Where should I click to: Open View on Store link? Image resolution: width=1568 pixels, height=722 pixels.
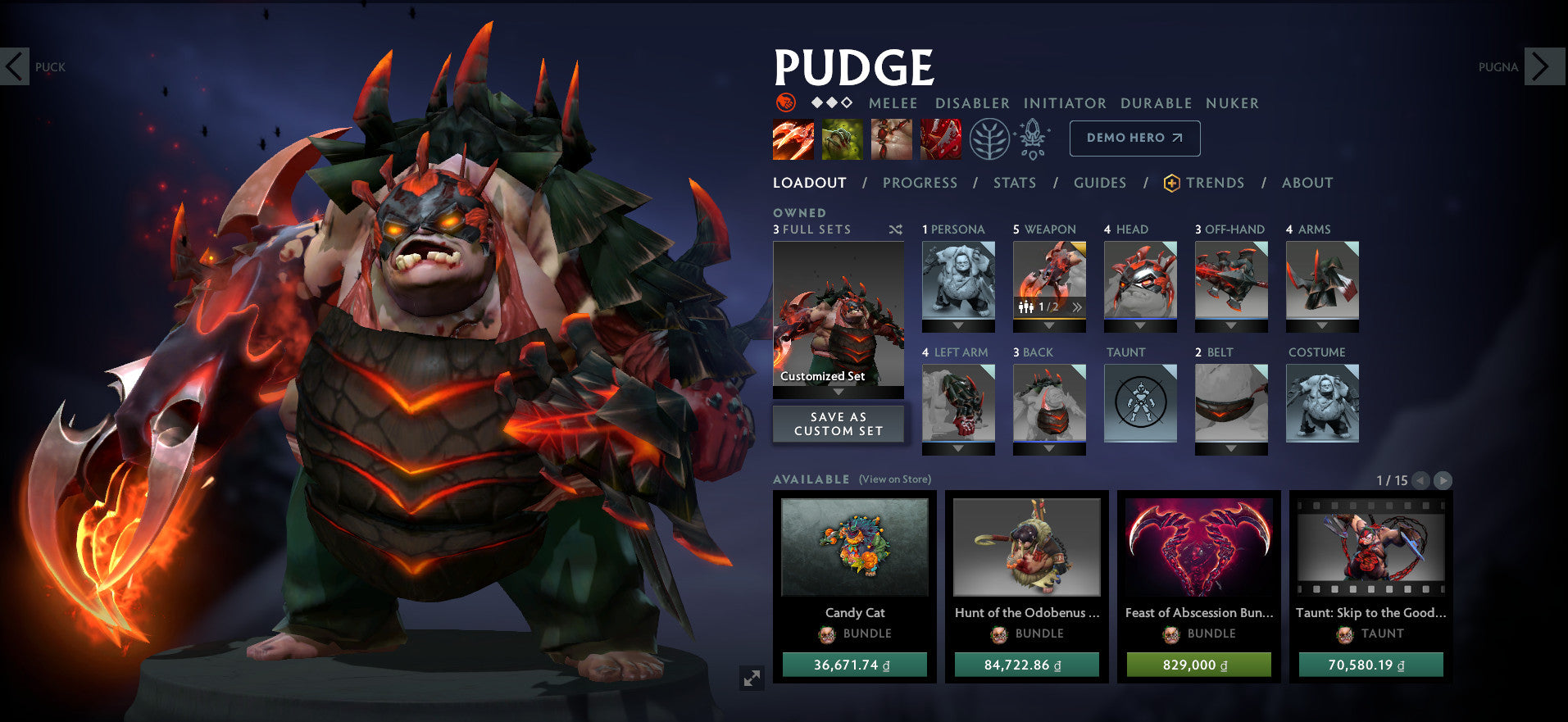point(895,479)
